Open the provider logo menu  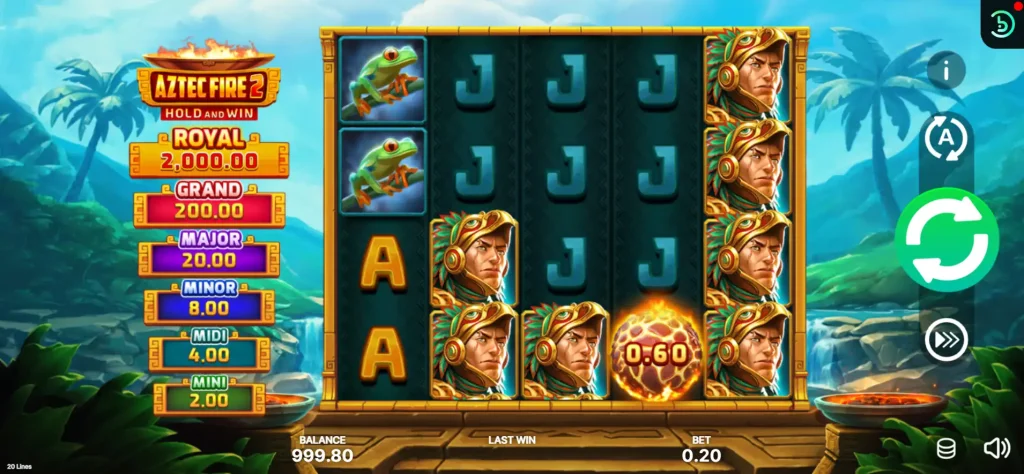click(1001, 24)
